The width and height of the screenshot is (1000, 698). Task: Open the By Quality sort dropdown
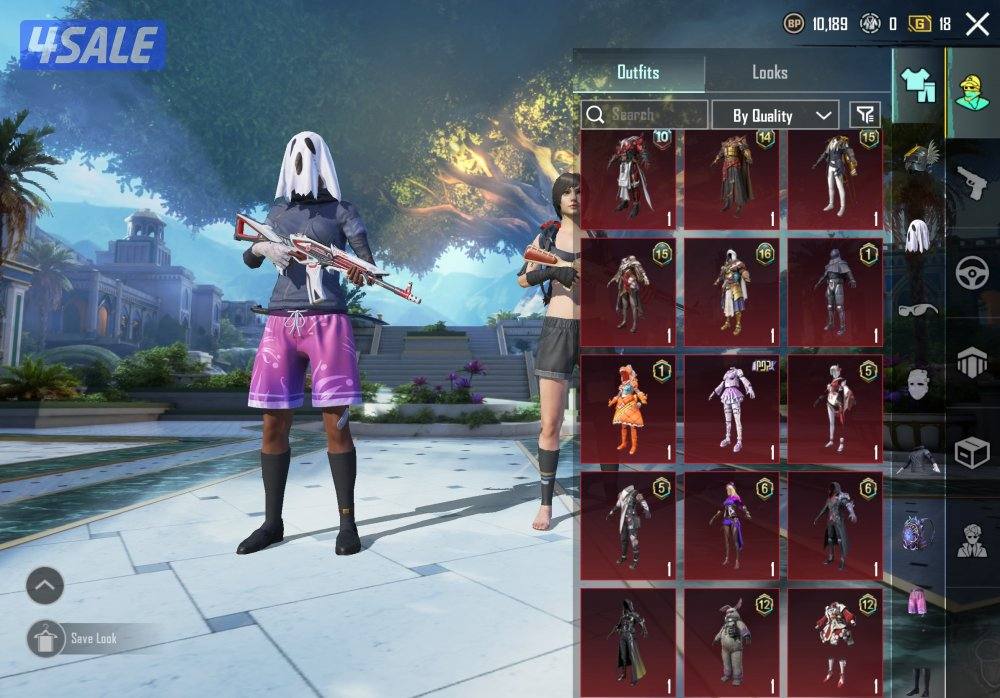coord(775,115)
